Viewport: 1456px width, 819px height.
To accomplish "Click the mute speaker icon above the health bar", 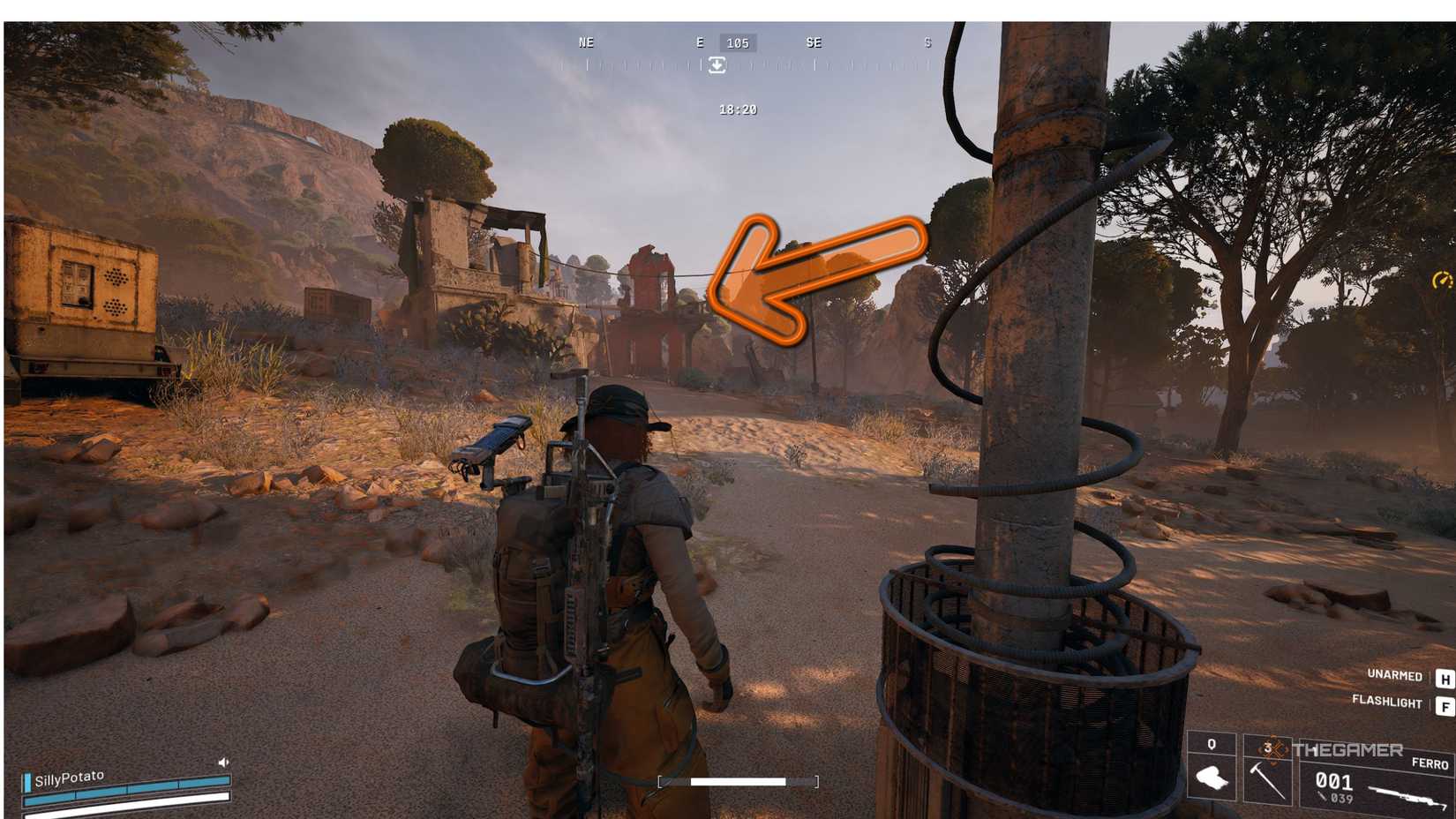I will (x=223, y=762).
